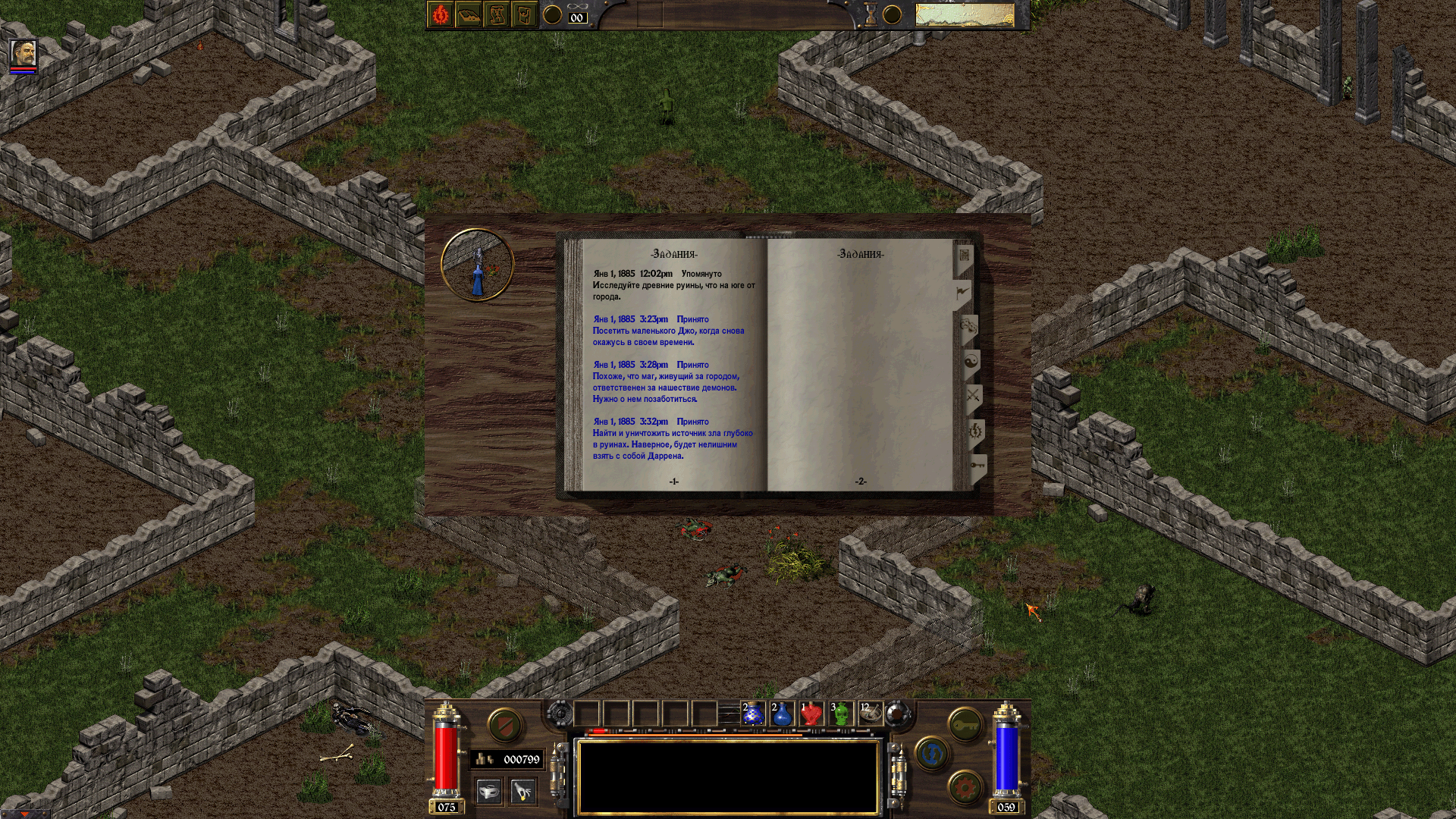Open the theater masks reputations tab
1456x819 pixels.
968,328
